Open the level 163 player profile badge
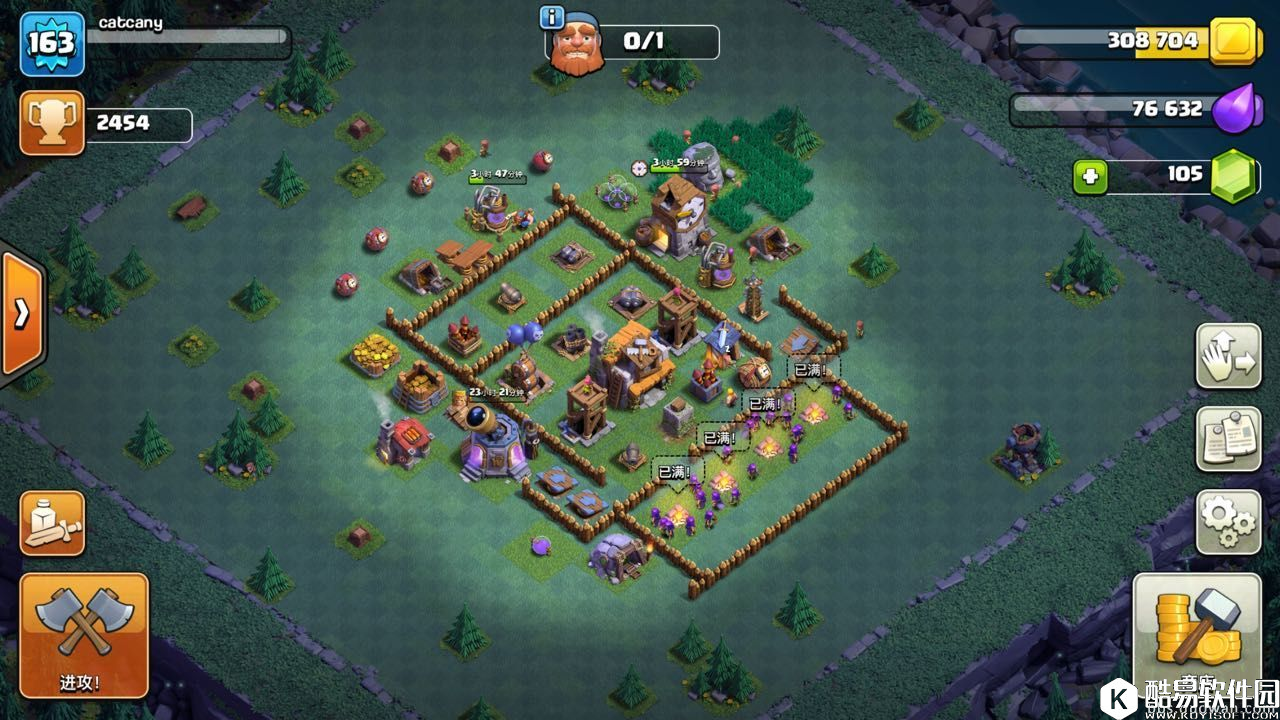 tap(52, 45)
